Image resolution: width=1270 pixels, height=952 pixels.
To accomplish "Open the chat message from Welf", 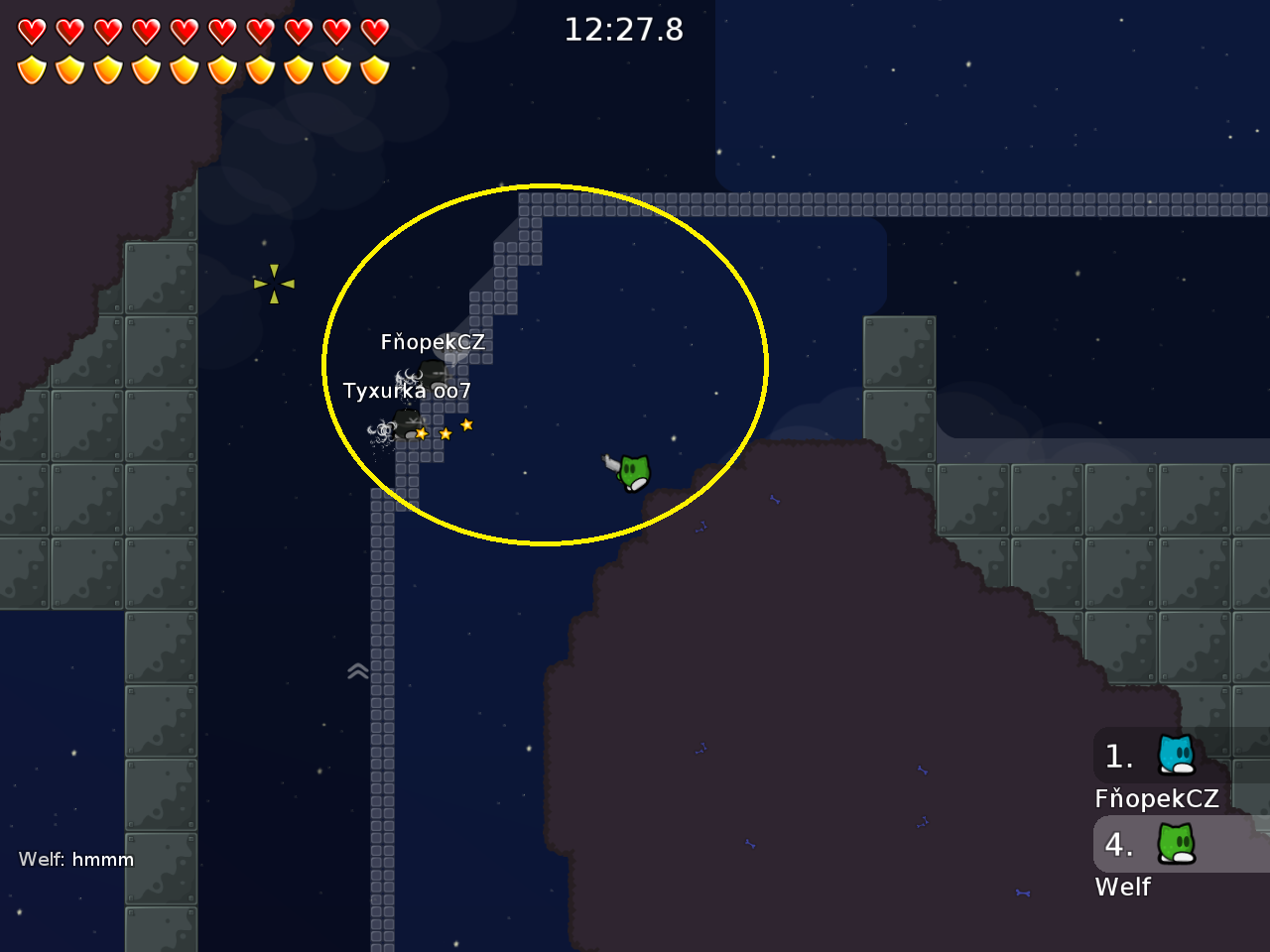I will (x=77, y=860).
